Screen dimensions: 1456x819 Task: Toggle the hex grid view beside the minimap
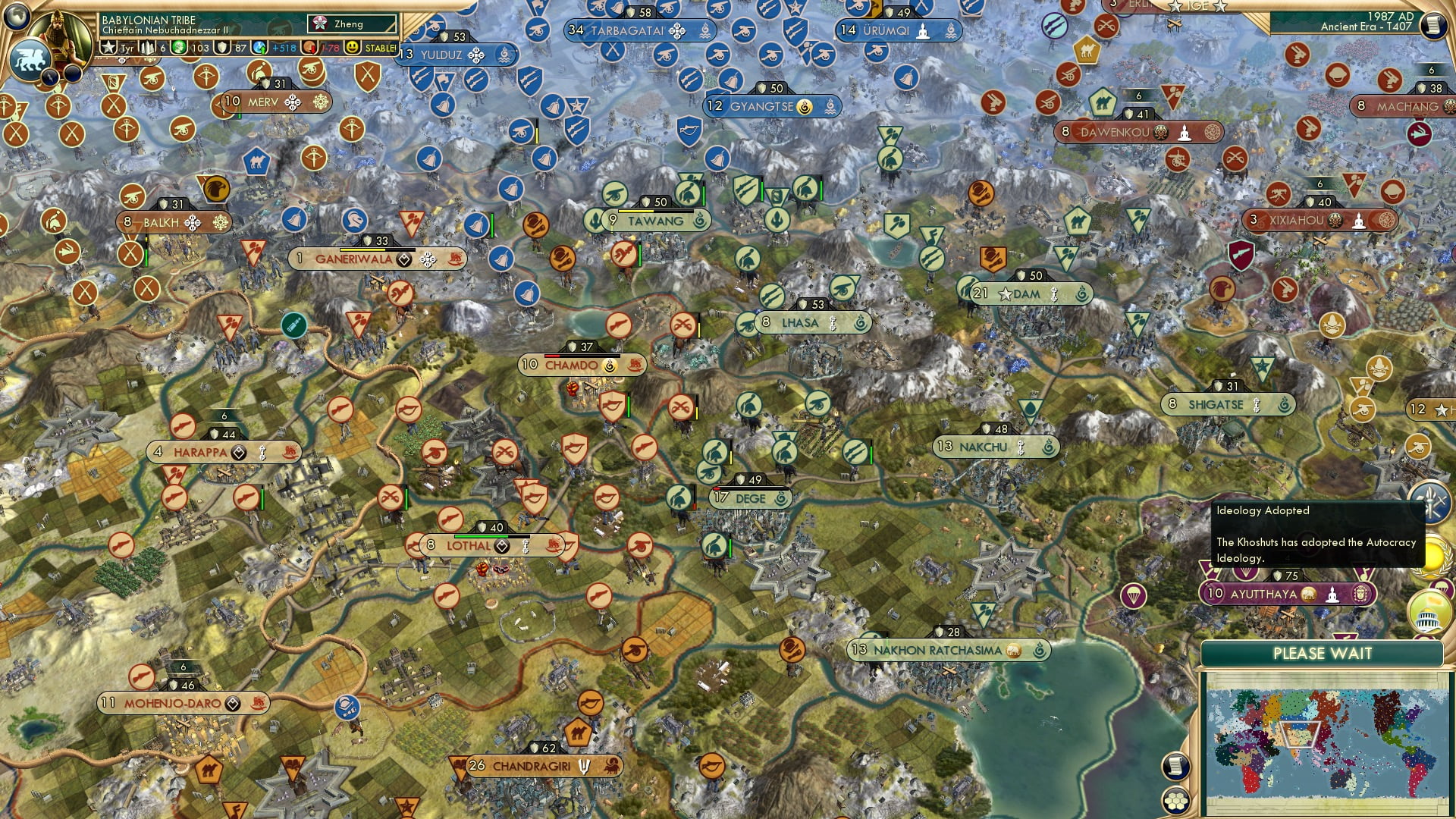tap(1177, 802)
